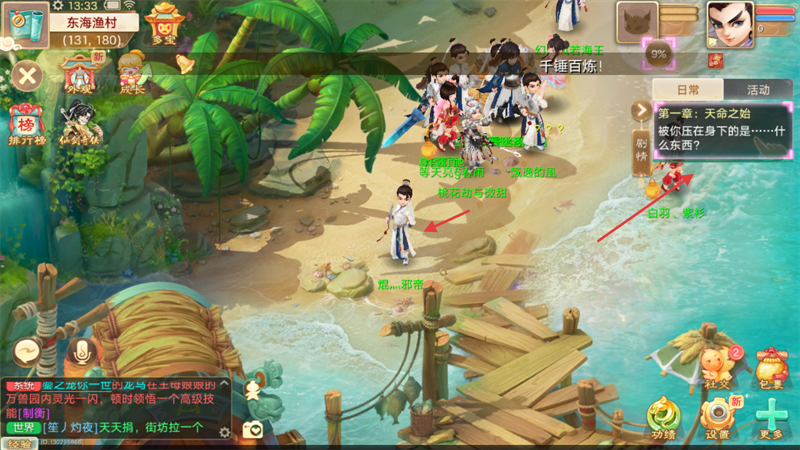Collapse the quest tracker with the arrow
Image resolution: width=800 pixels, height=450 pixels.
pos(641,110)
